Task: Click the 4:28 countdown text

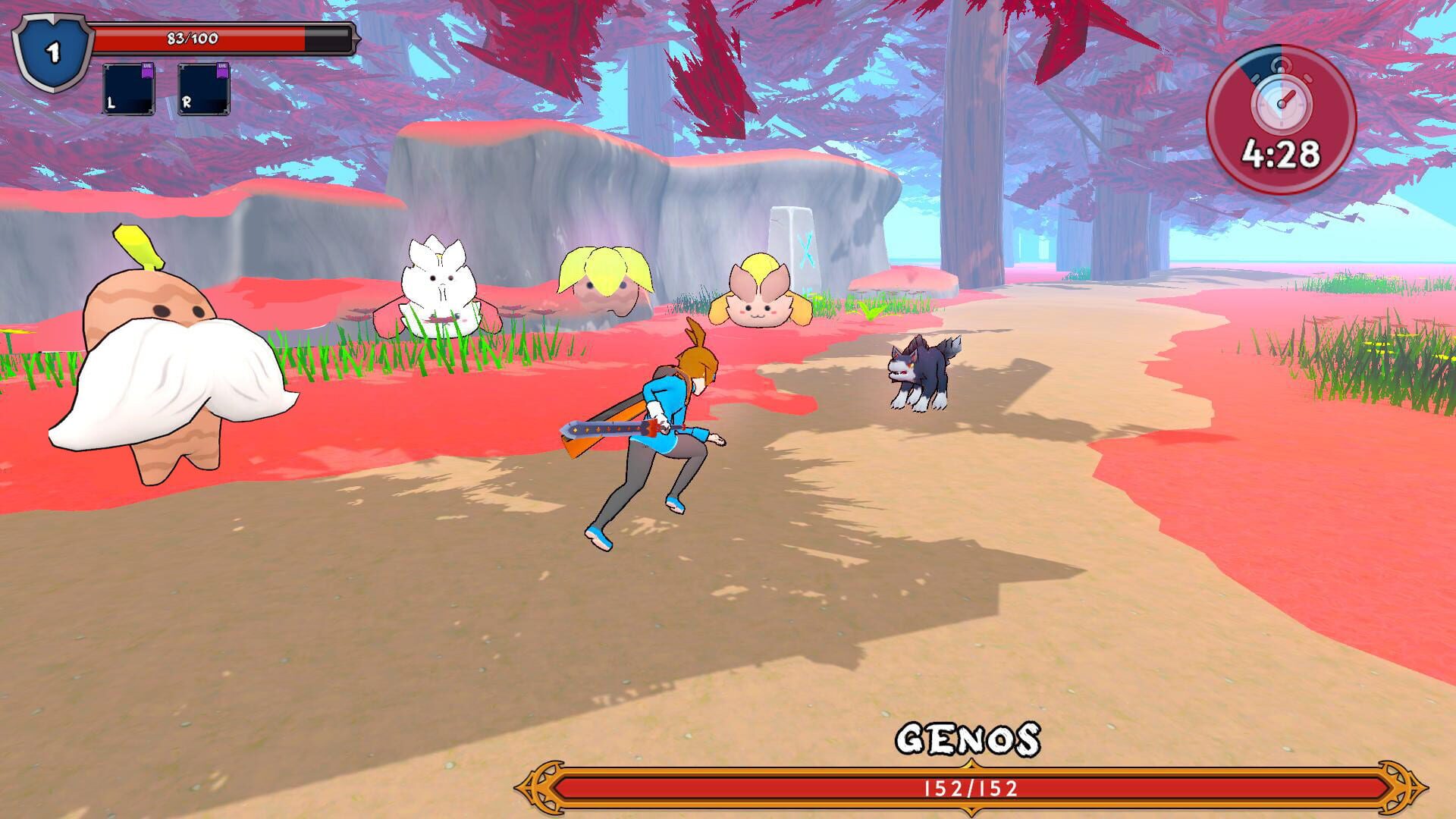Action: (1283, 152)
